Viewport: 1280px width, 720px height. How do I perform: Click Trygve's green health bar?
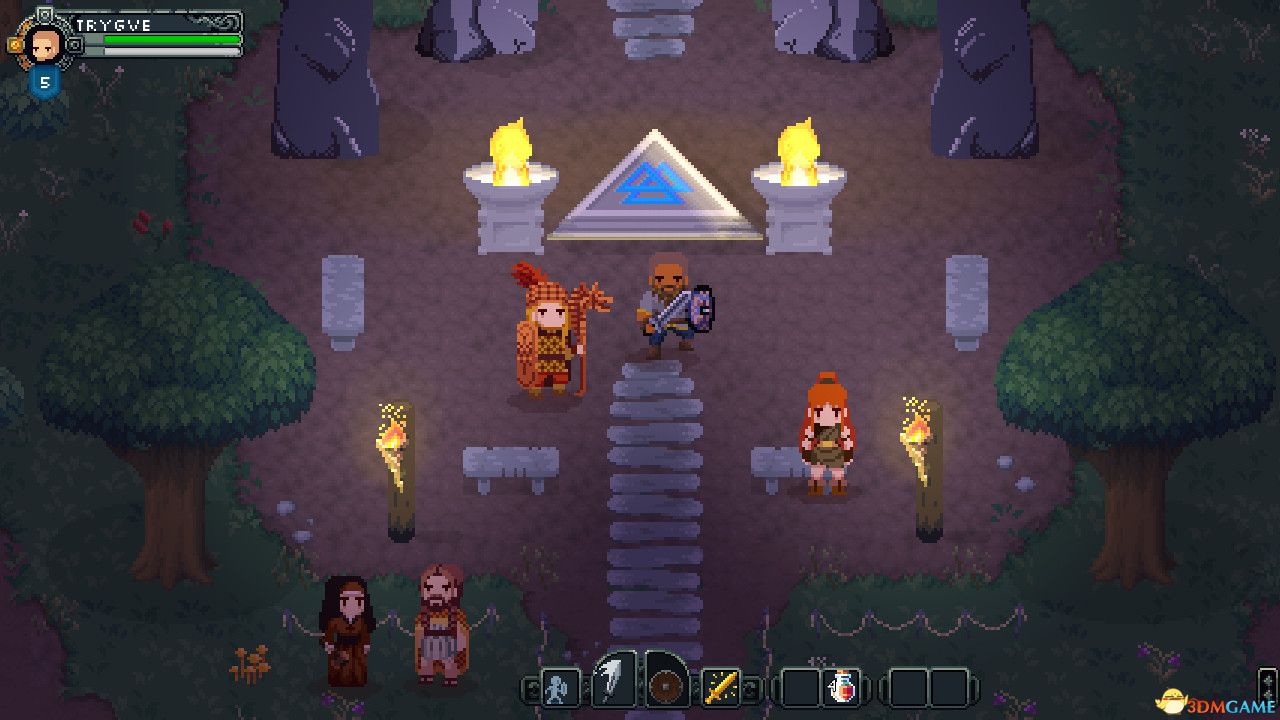(170, 39)
